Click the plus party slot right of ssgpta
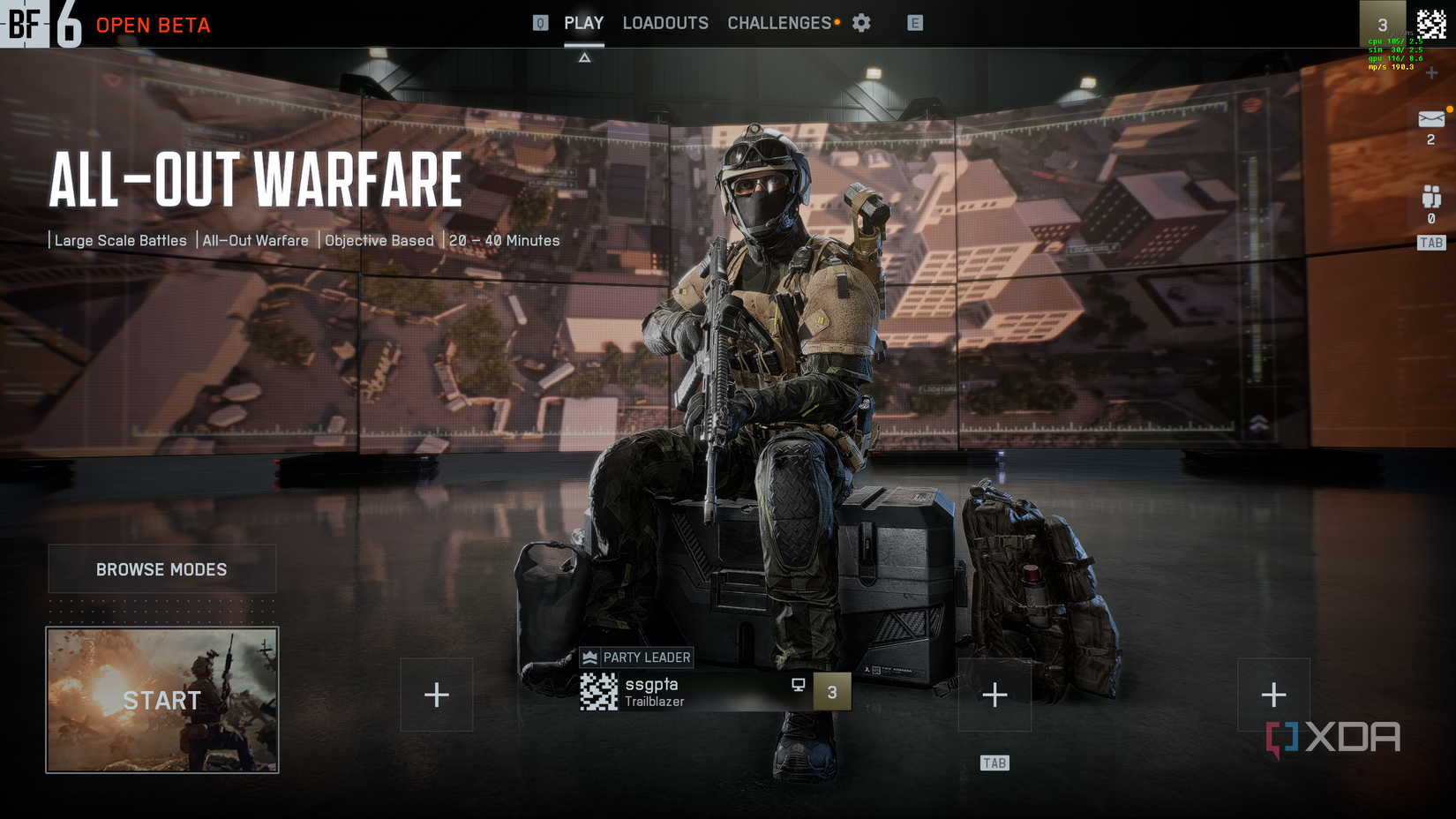 click(x=995, y=695)
